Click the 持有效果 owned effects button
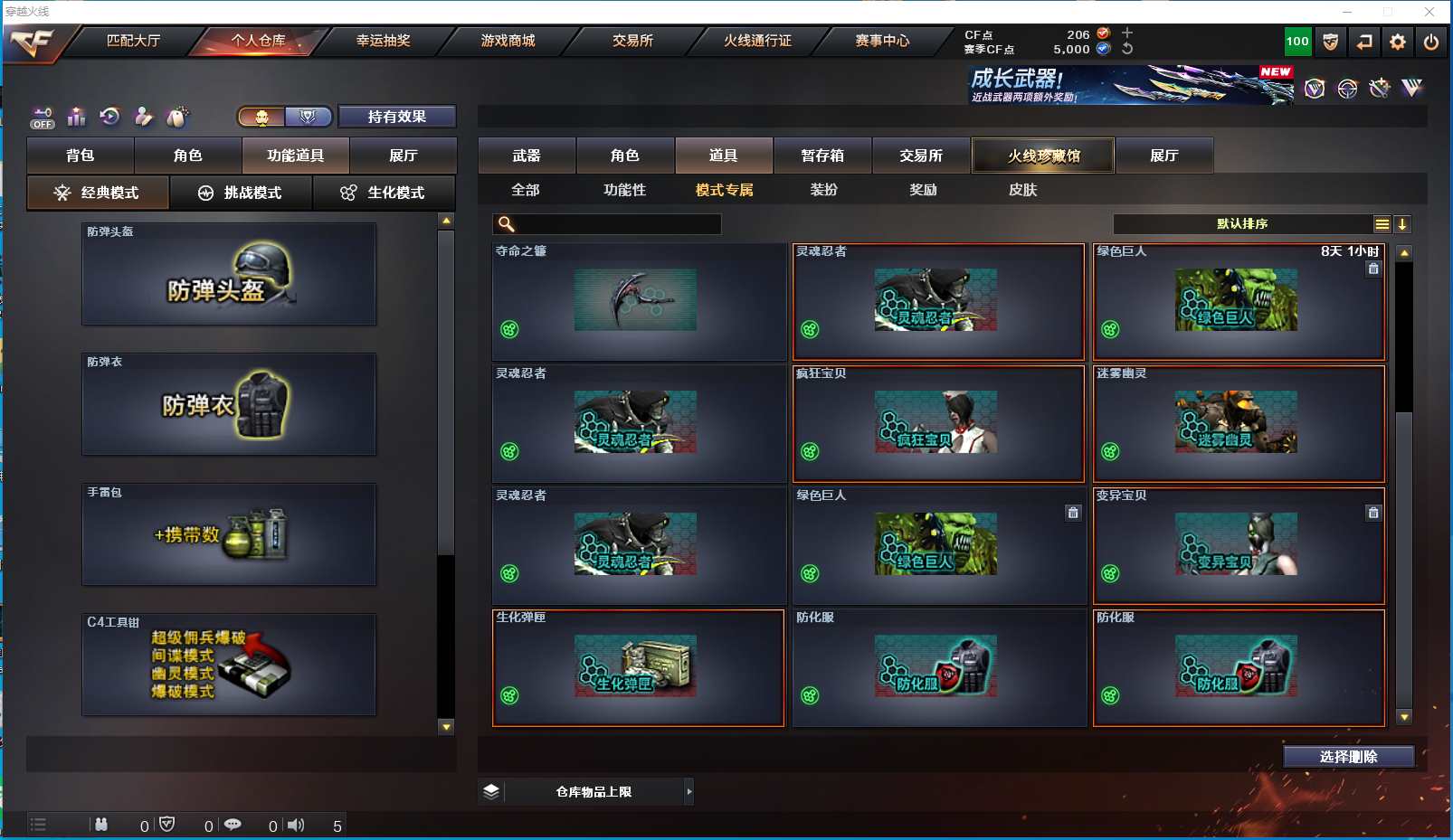The image size is (1453, 840). pyautogui.click(x=396, y=117)
